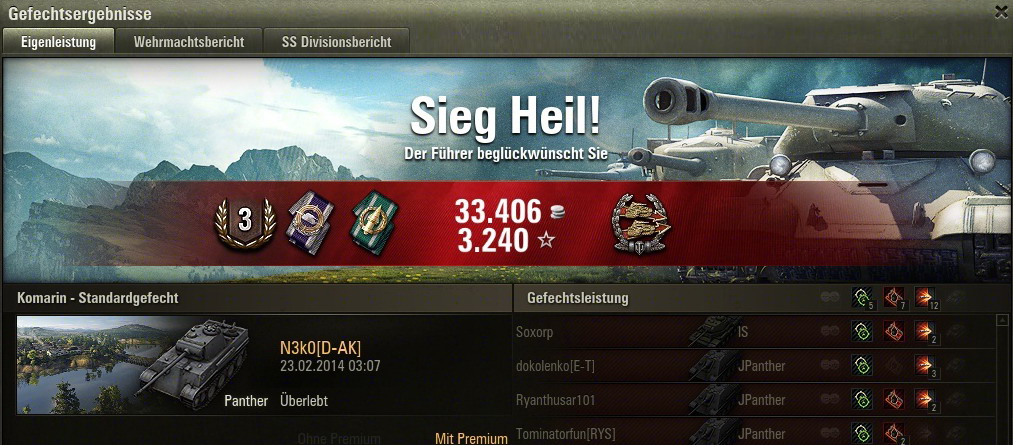This screenshot has height=445, width=1013.
Task: Switch to the Eigenleistung tab
Action: tap(58, 42)
